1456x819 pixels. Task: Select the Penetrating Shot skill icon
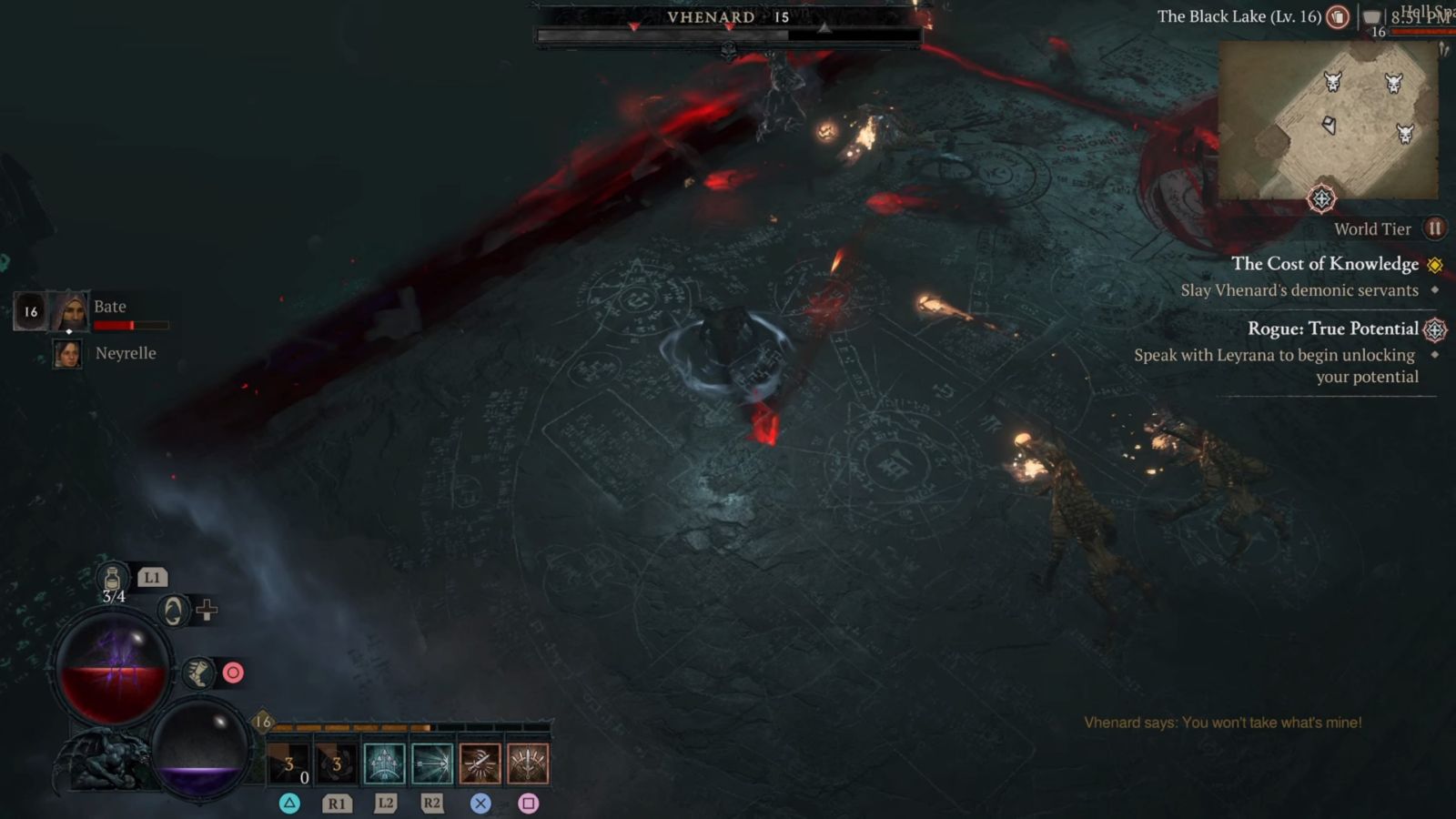pos(432,763)
